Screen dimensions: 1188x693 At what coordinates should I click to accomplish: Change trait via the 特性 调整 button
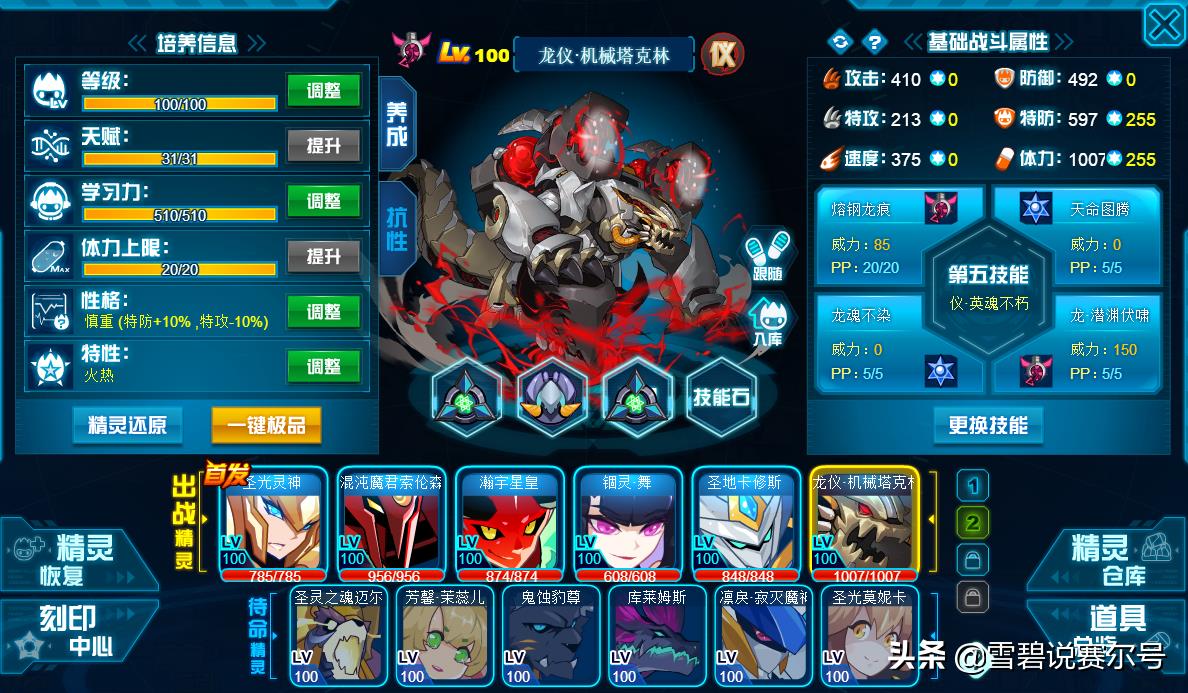pyautogui.click(x=323, y=367)
